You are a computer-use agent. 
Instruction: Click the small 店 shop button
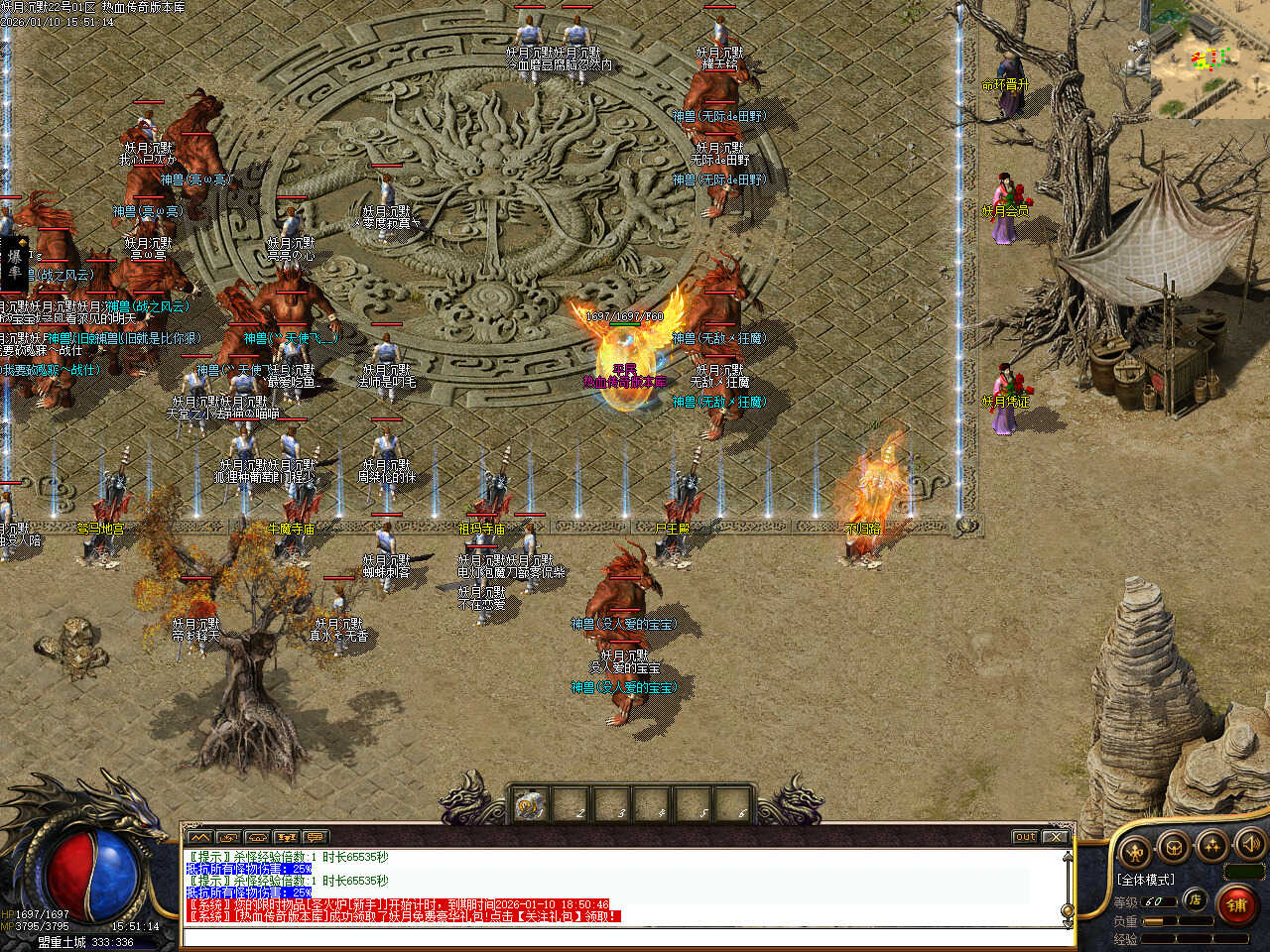(1196, 900)
